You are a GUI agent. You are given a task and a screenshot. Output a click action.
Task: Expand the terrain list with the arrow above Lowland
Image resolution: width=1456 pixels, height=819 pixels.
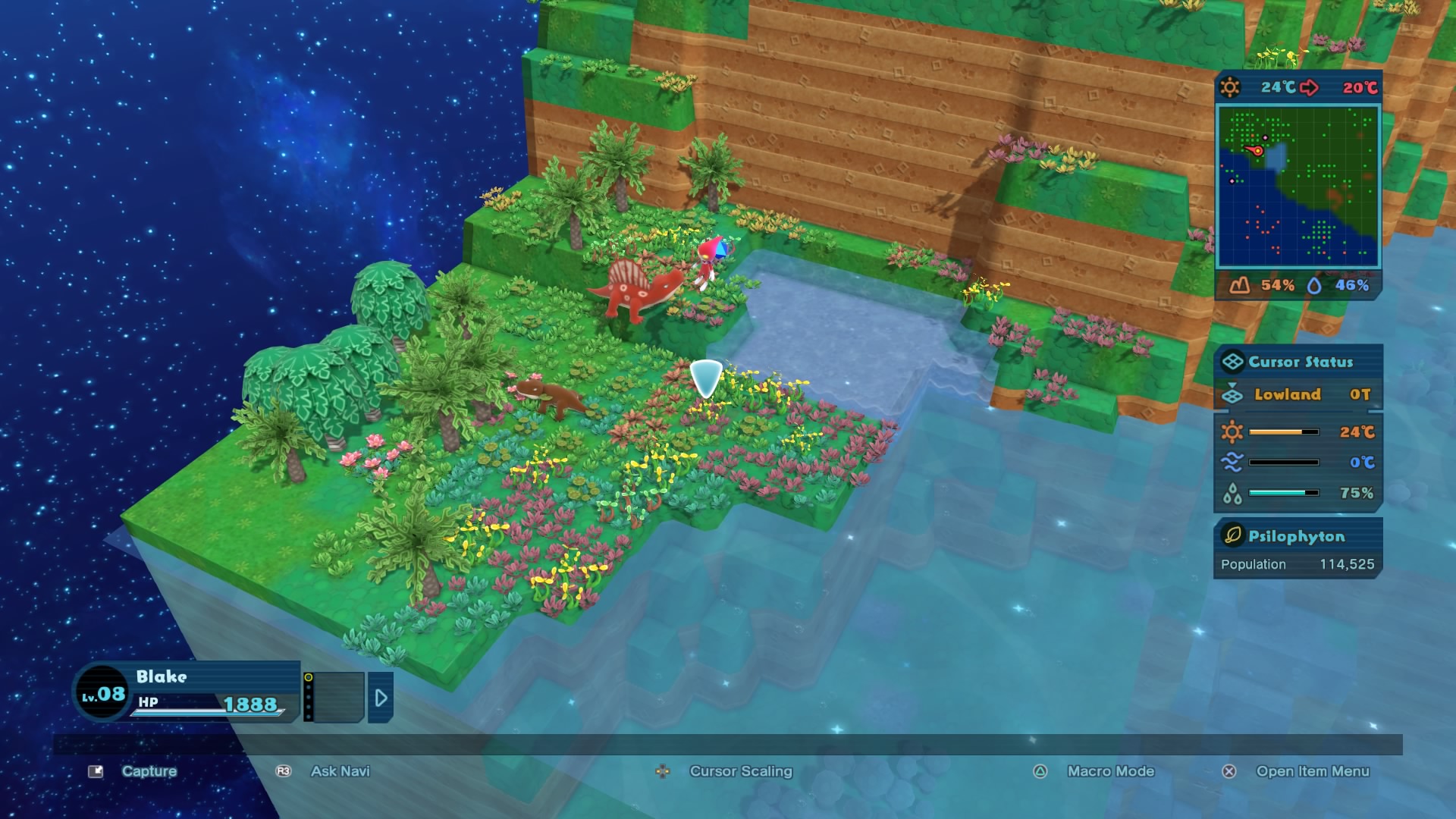1232,384
